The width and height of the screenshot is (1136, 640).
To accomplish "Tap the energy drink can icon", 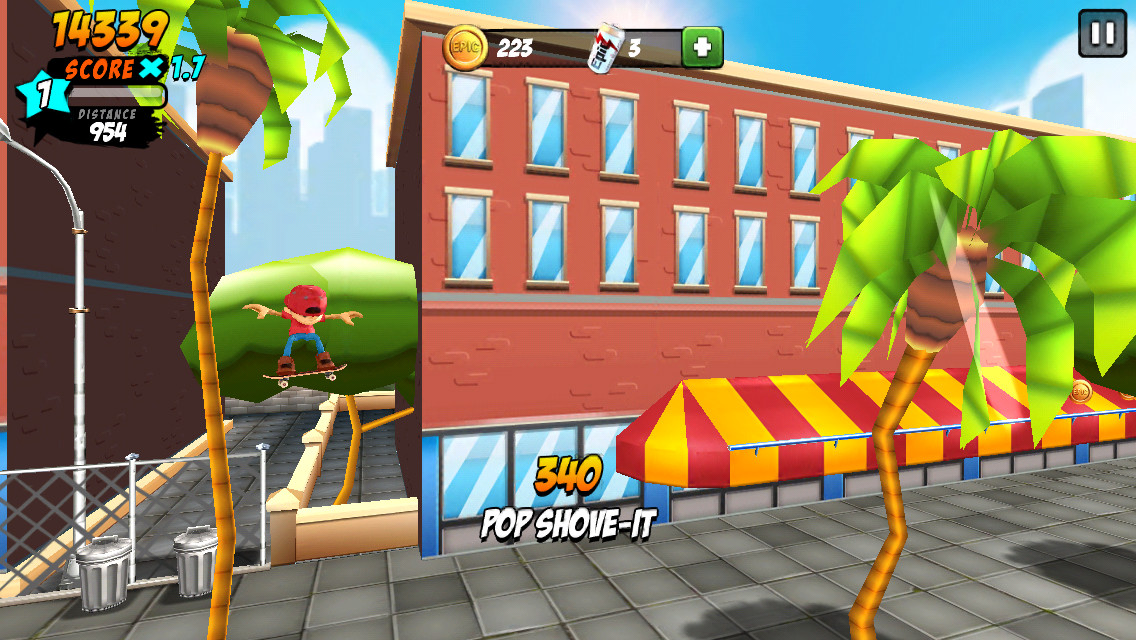I will click(605, 48).
